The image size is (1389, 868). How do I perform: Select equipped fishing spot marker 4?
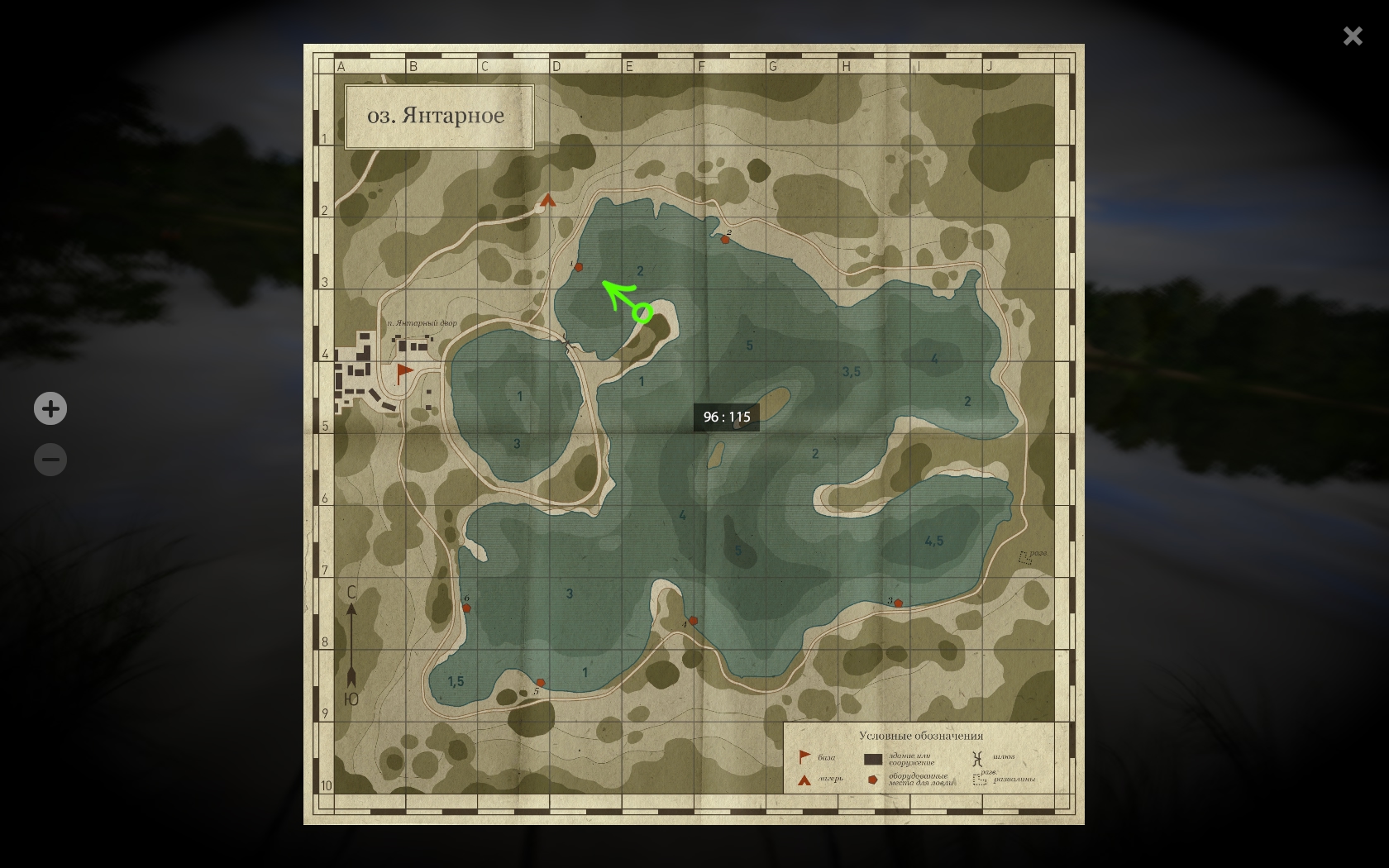click(693, 620)
